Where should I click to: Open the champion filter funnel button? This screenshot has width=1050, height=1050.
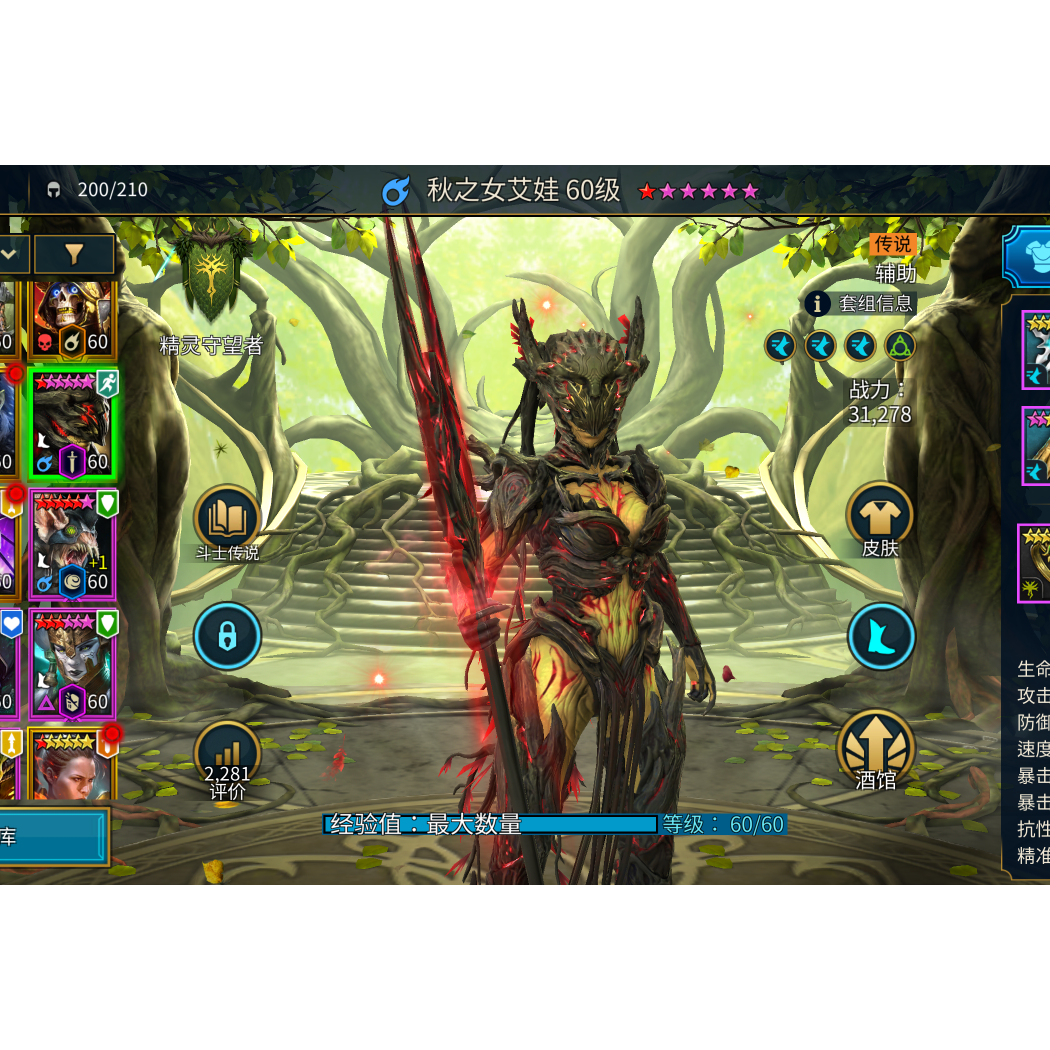click(x=74, y=255)
